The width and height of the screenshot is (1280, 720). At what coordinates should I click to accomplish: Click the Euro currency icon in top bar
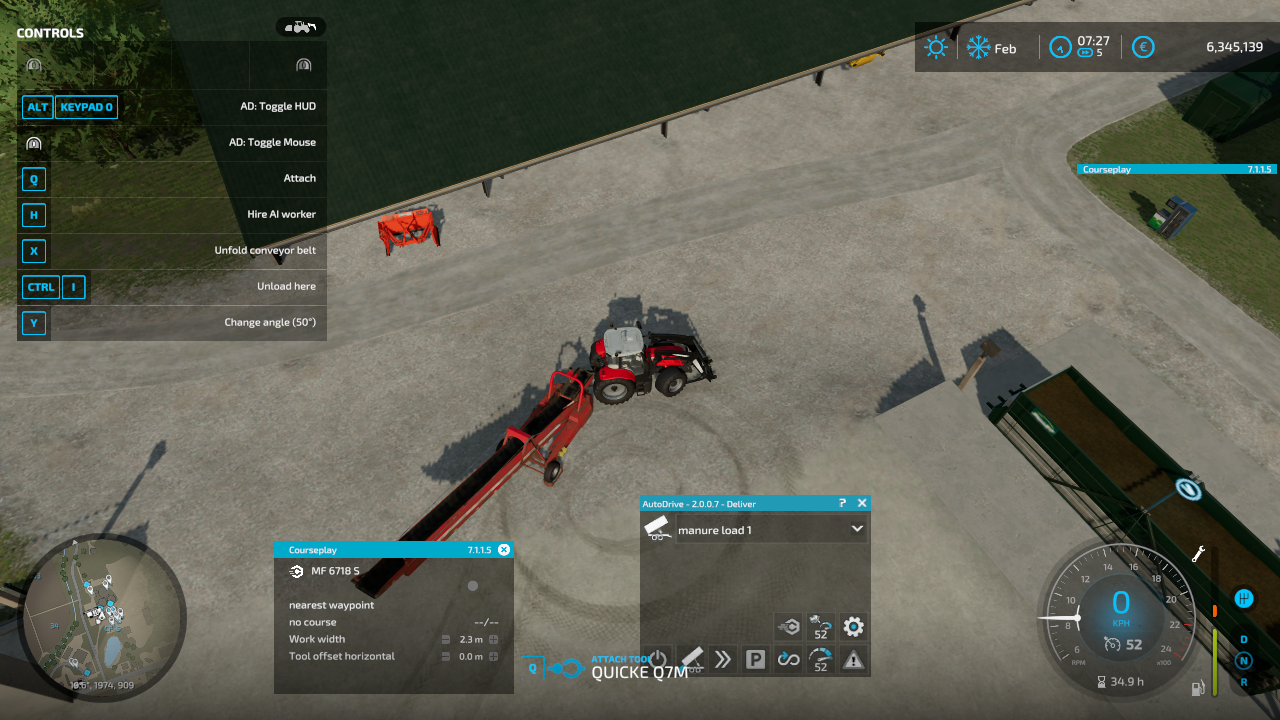[x=1143, y=47]
